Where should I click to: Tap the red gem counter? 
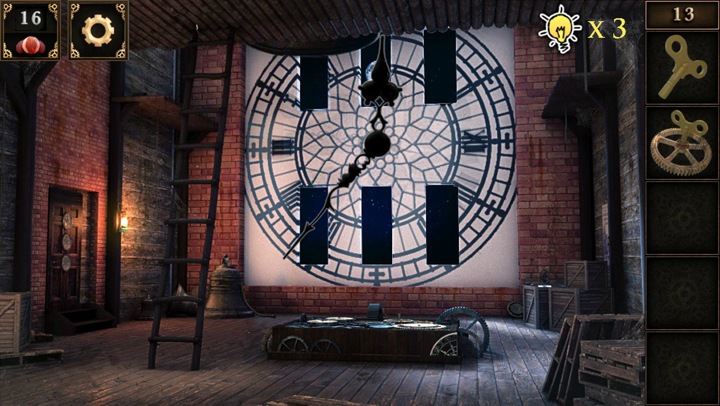[30, 30]
